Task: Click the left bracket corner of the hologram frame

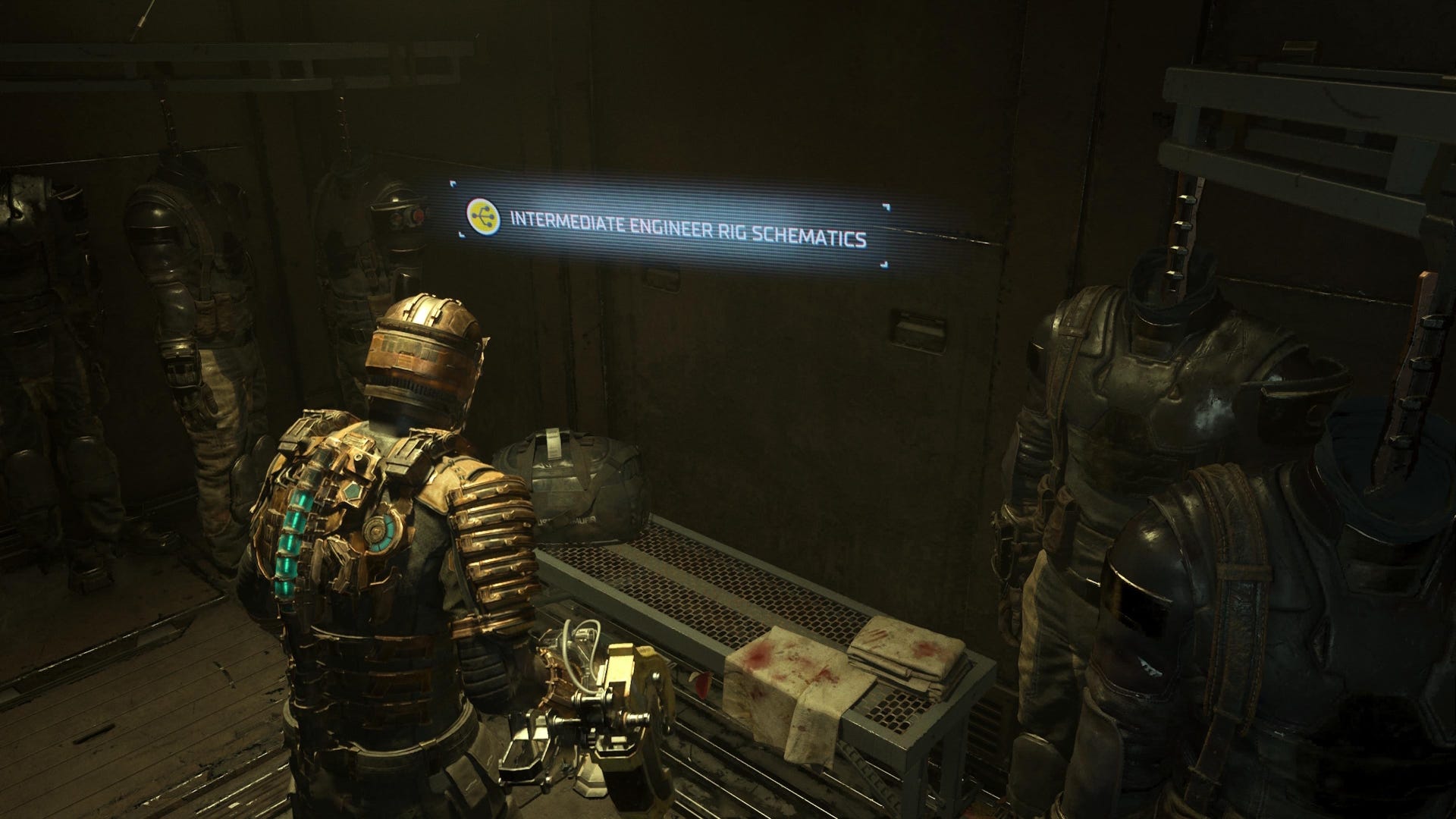Action: 453,185
